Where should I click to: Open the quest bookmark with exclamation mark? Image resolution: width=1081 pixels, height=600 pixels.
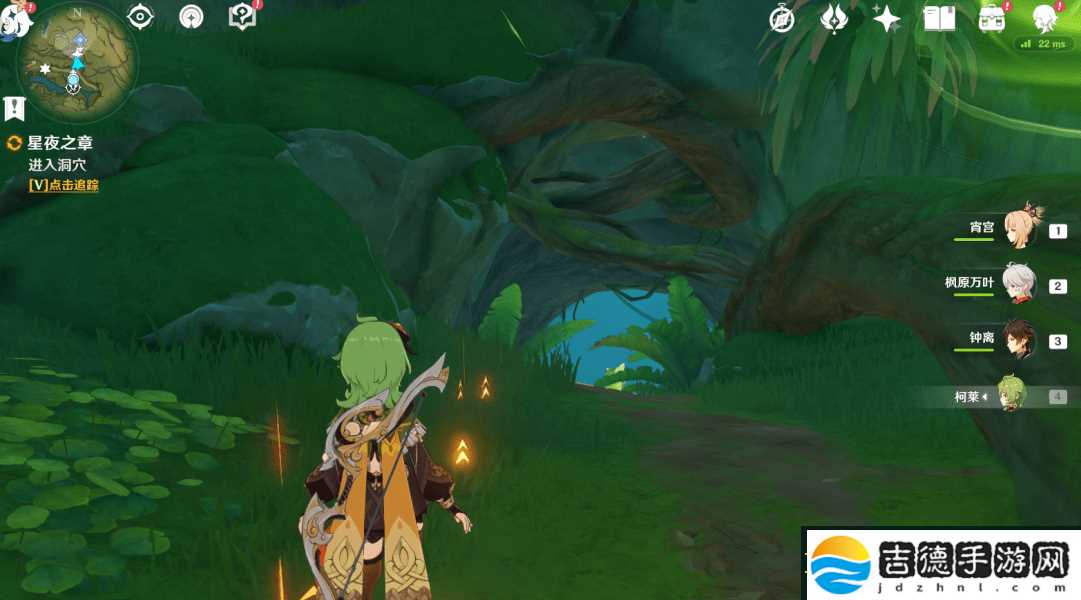click(14, 108)
